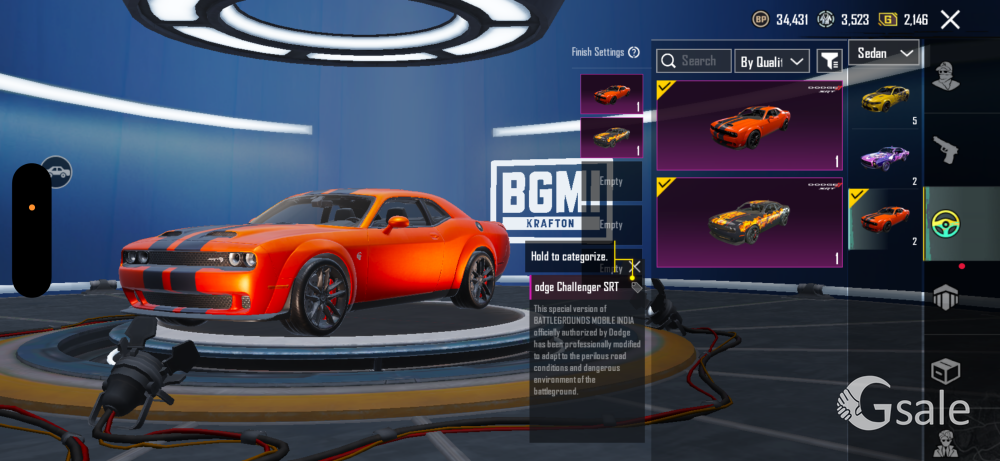Choose the purple sedan in the list

click(x=884, y=157)
